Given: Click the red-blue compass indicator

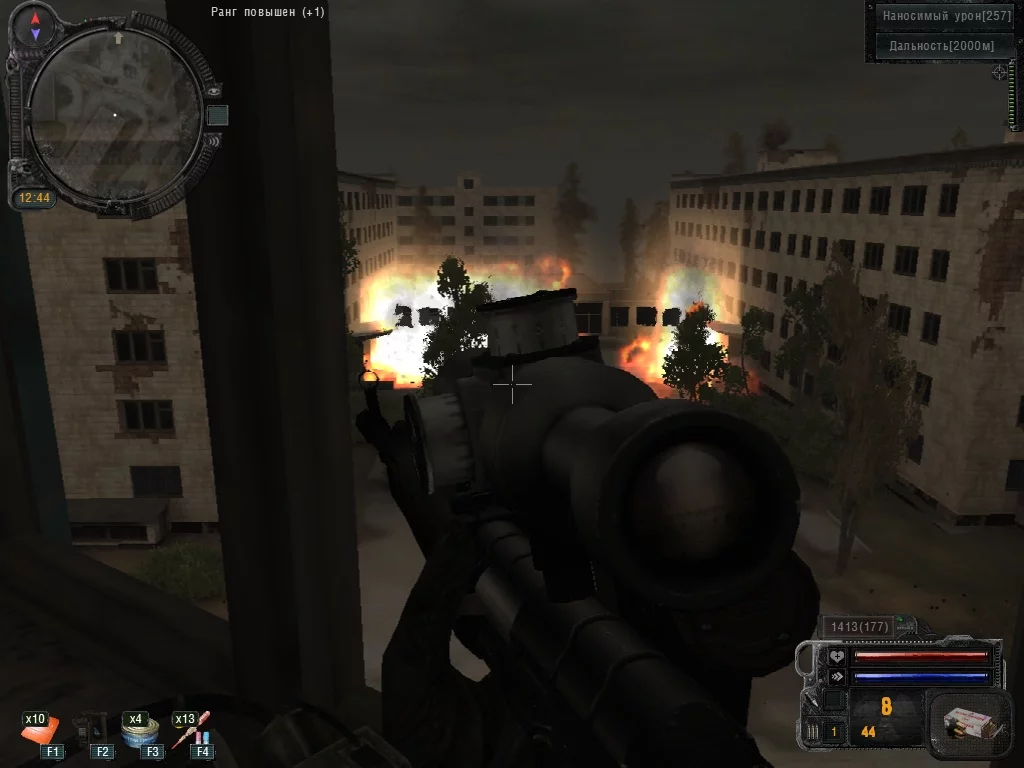Looking at the screenshot, I should pos(36,26).
